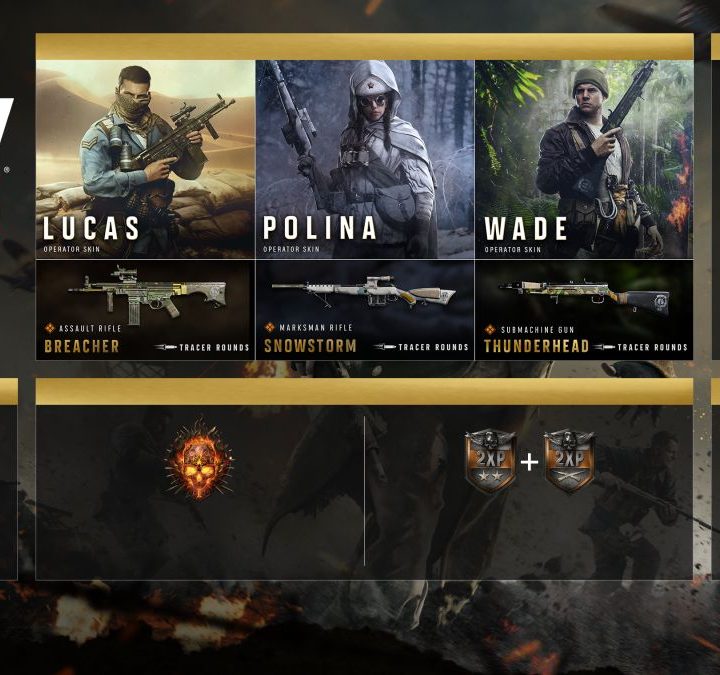View the Breacher assault rifle blueprint
The image size is (720, 675).
[145, 310]
